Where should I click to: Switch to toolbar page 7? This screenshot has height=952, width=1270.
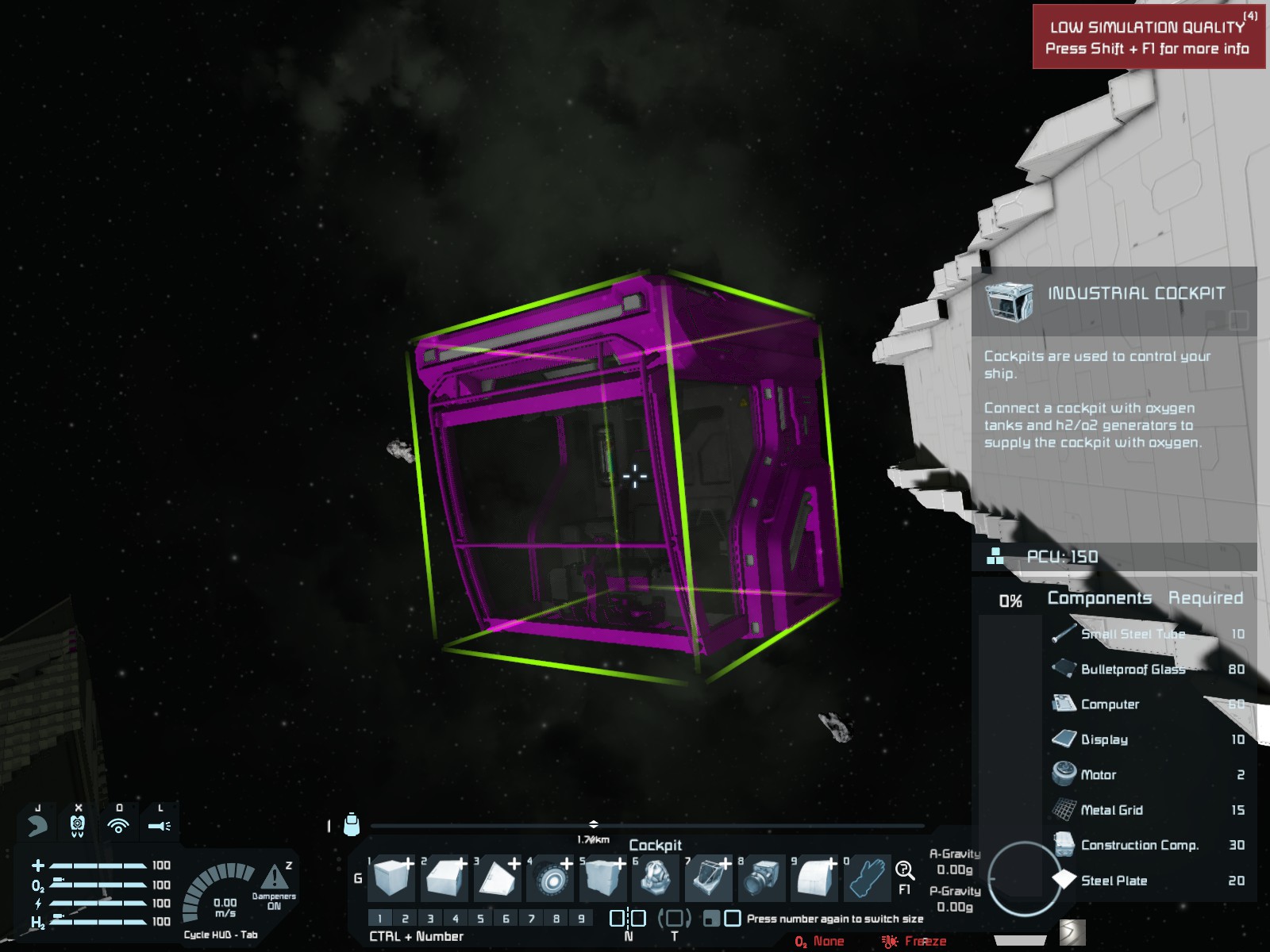click(531, 919)
